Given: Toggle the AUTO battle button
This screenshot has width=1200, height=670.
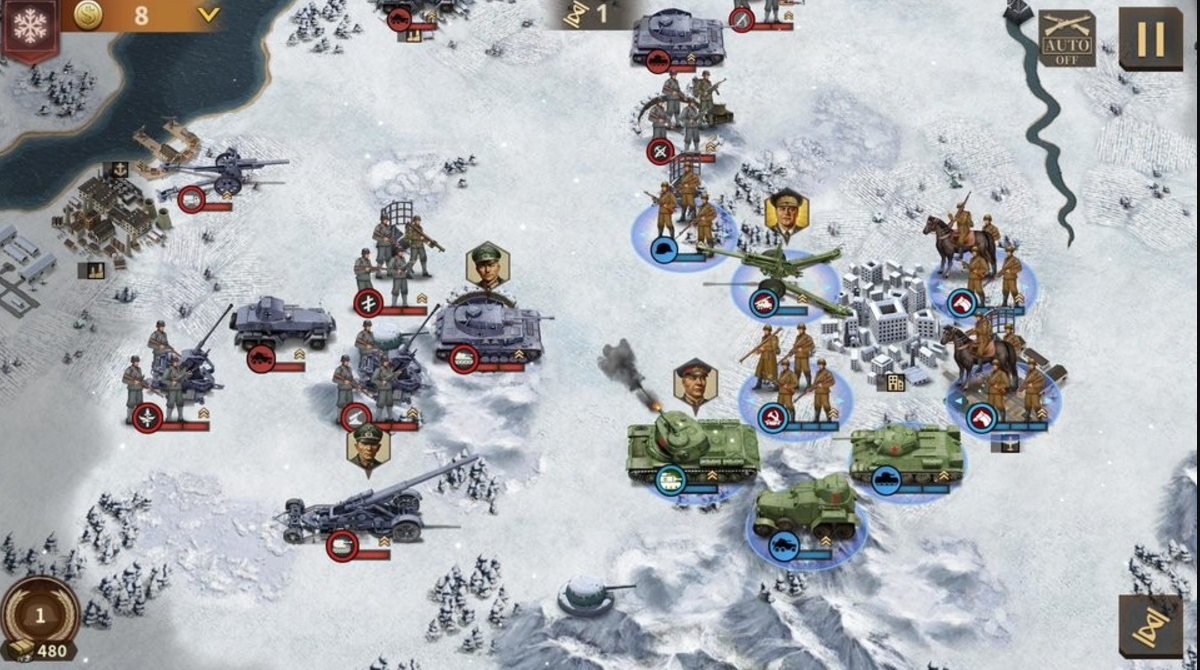Looking at the screenshot, I should click(x=1066, y=39).
